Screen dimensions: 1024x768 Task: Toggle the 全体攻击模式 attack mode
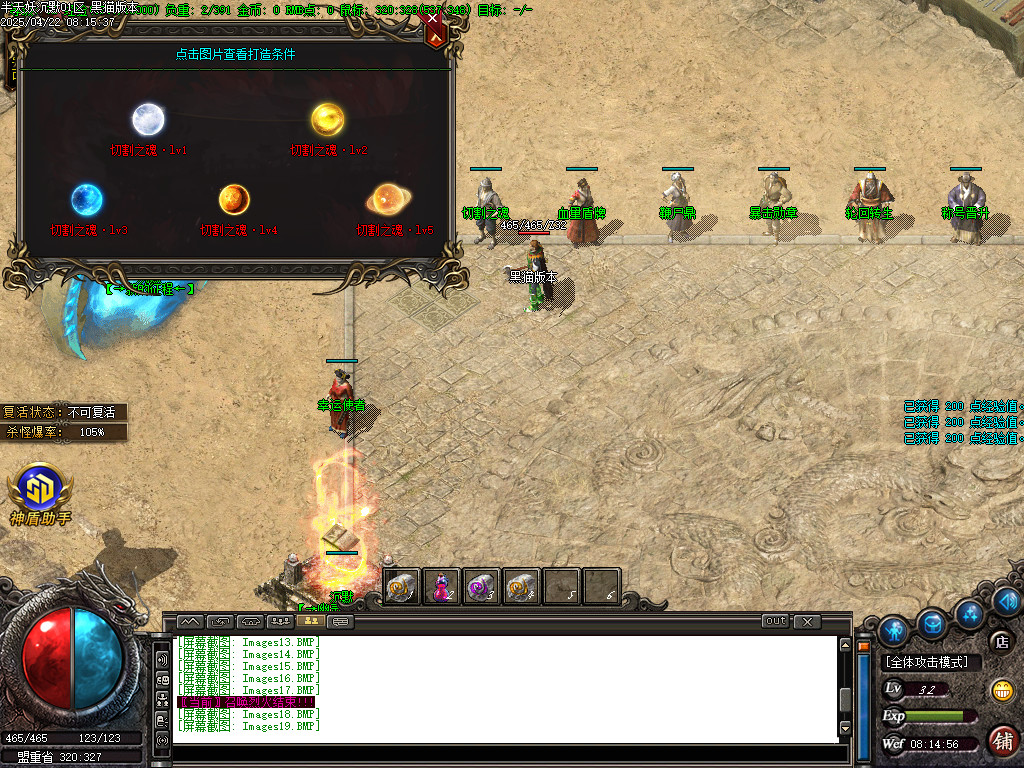click(931, 662)
